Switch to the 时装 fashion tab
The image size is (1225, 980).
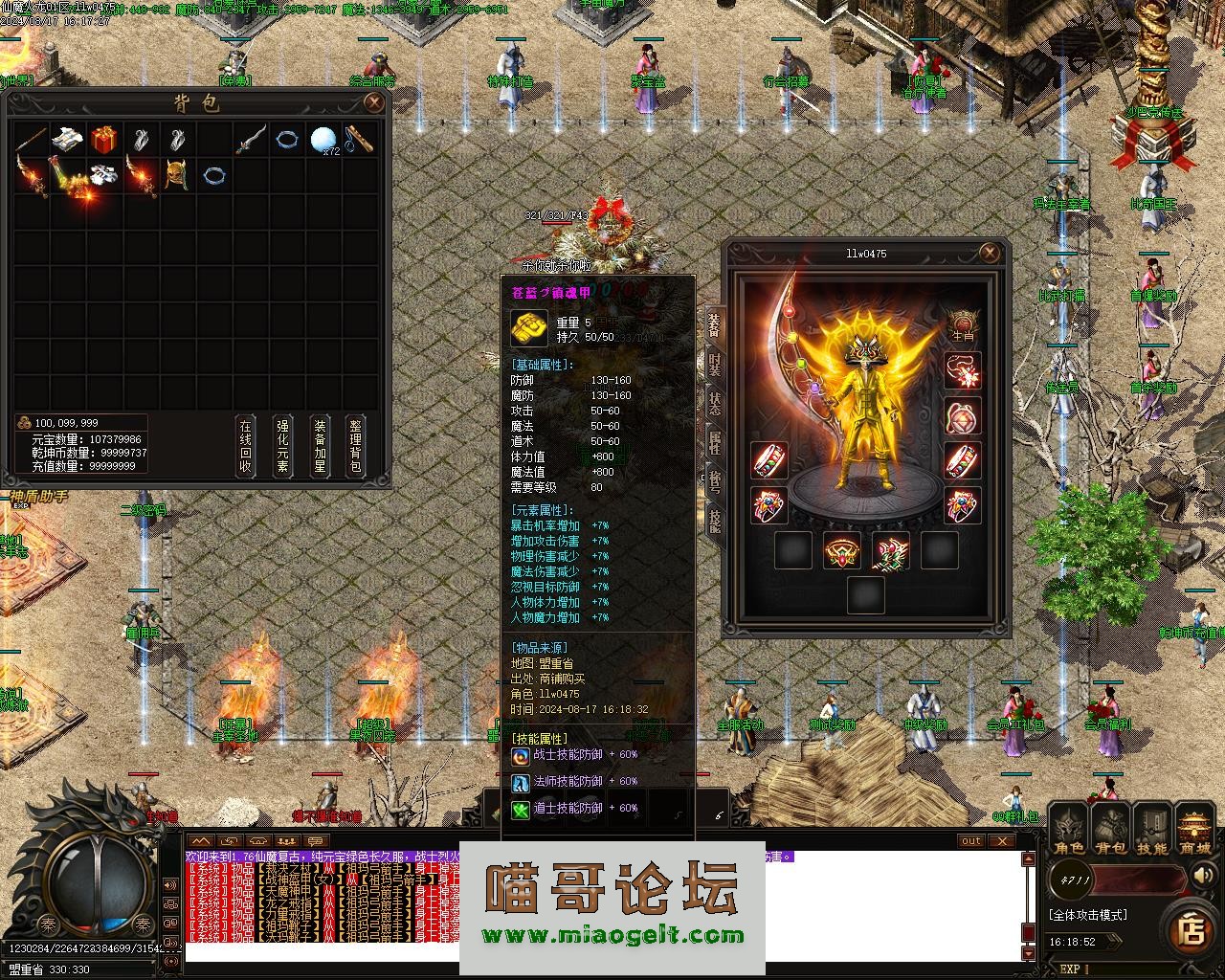[x=715, y=365]
